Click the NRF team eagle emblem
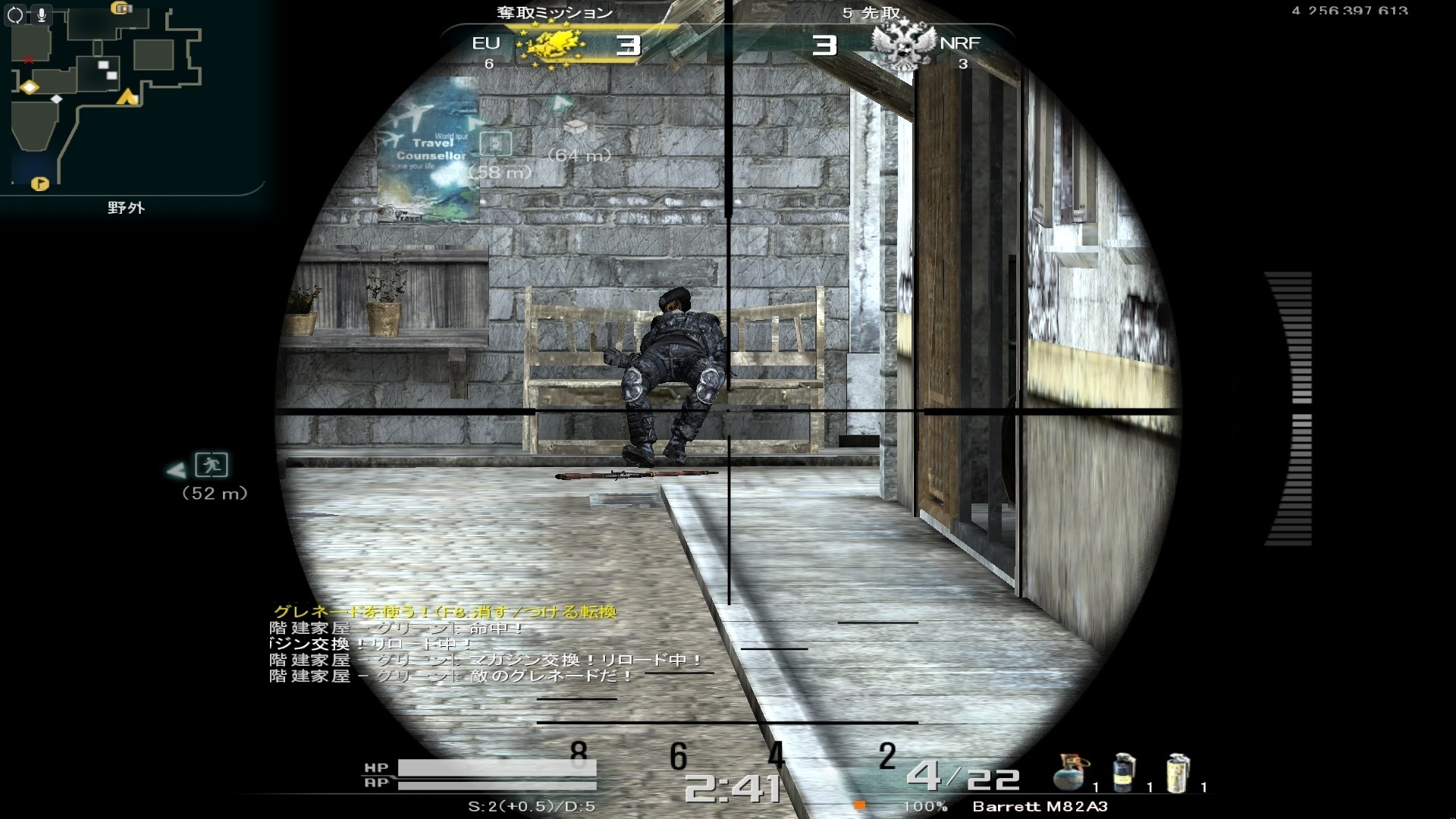 pos(902,45)
